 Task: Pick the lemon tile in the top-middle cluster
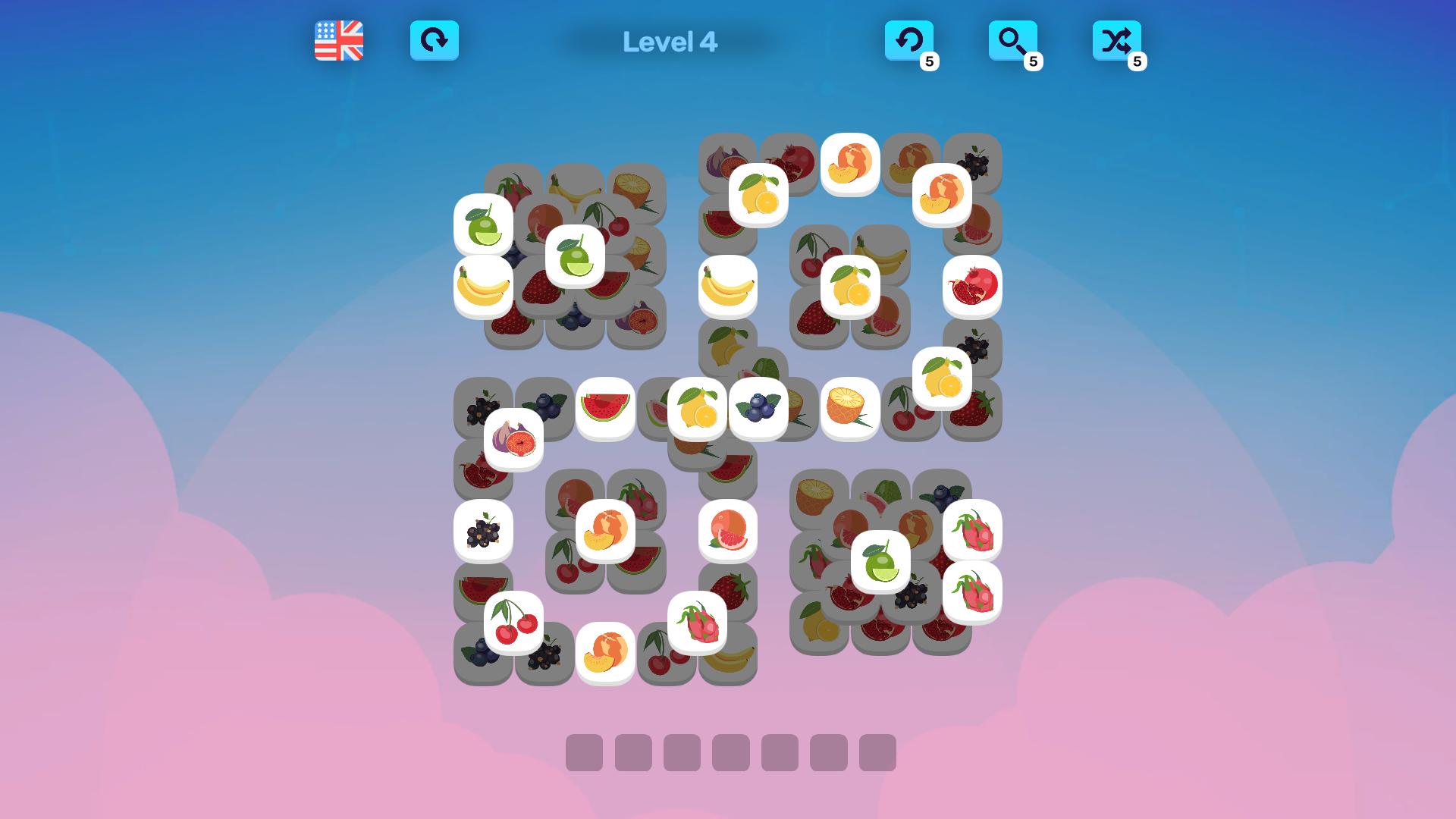tap(757, 197)
